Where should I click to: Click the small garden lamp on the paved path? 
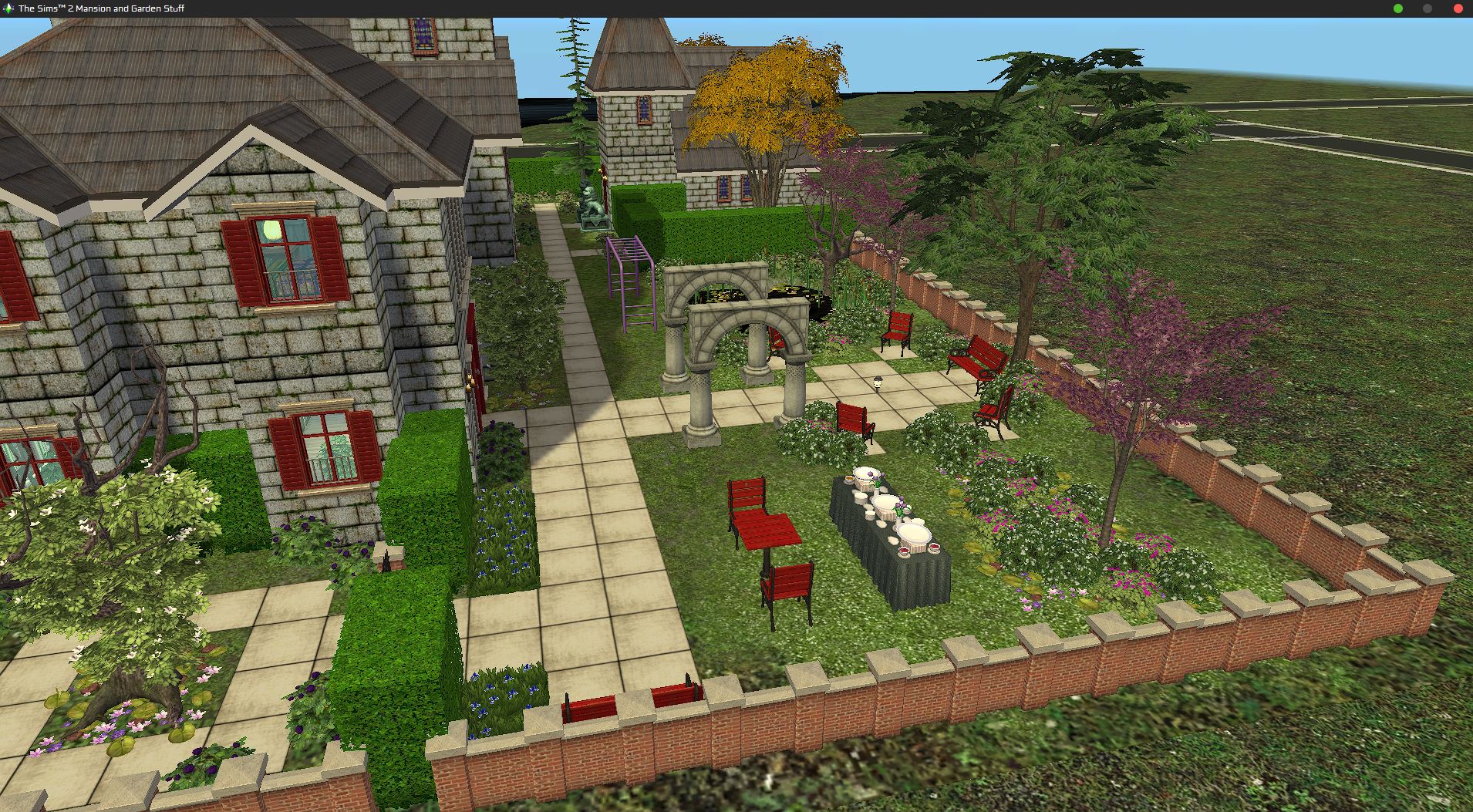click(x=877, y=383)
